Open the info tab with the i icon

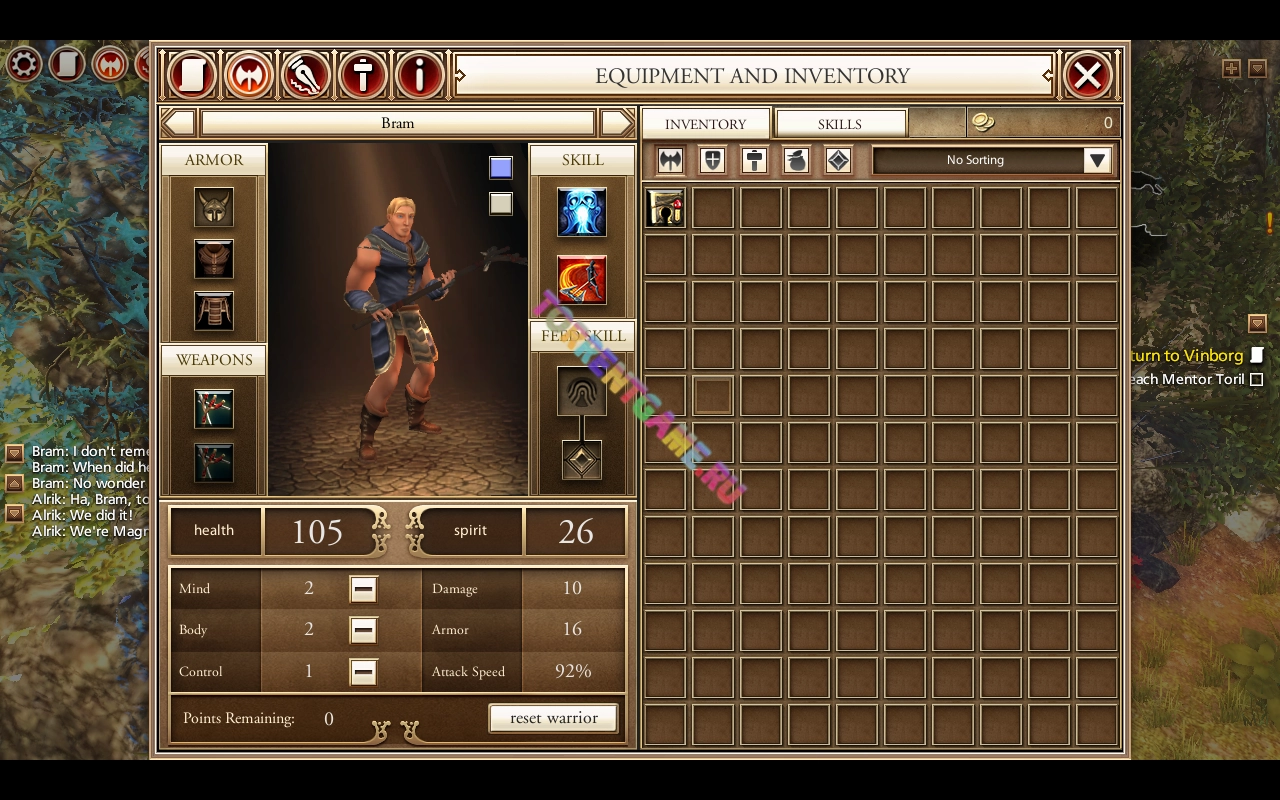(420, 75)
